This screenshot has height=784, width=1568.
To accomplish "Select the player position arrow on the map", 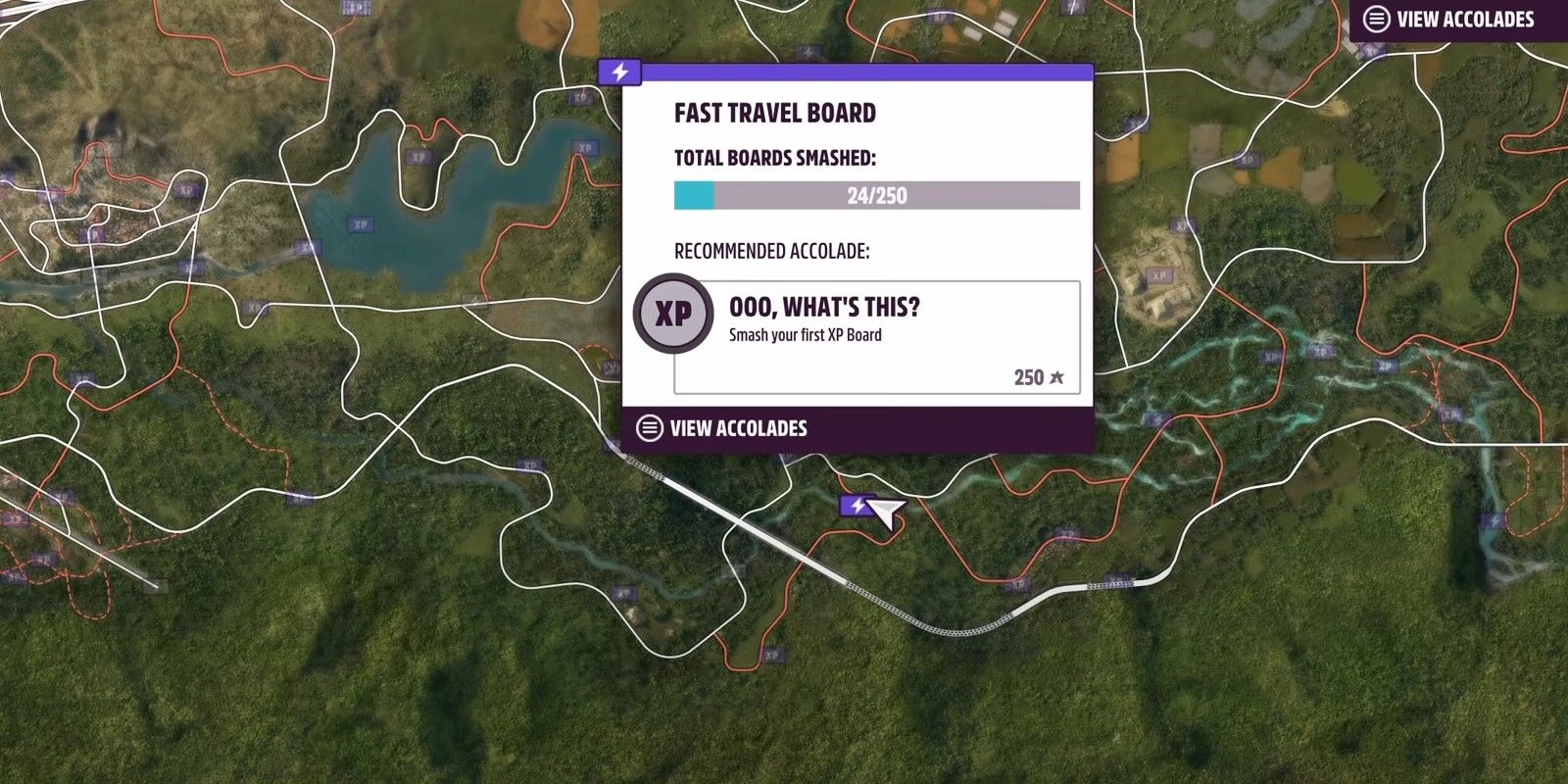I will click(885, 514).
